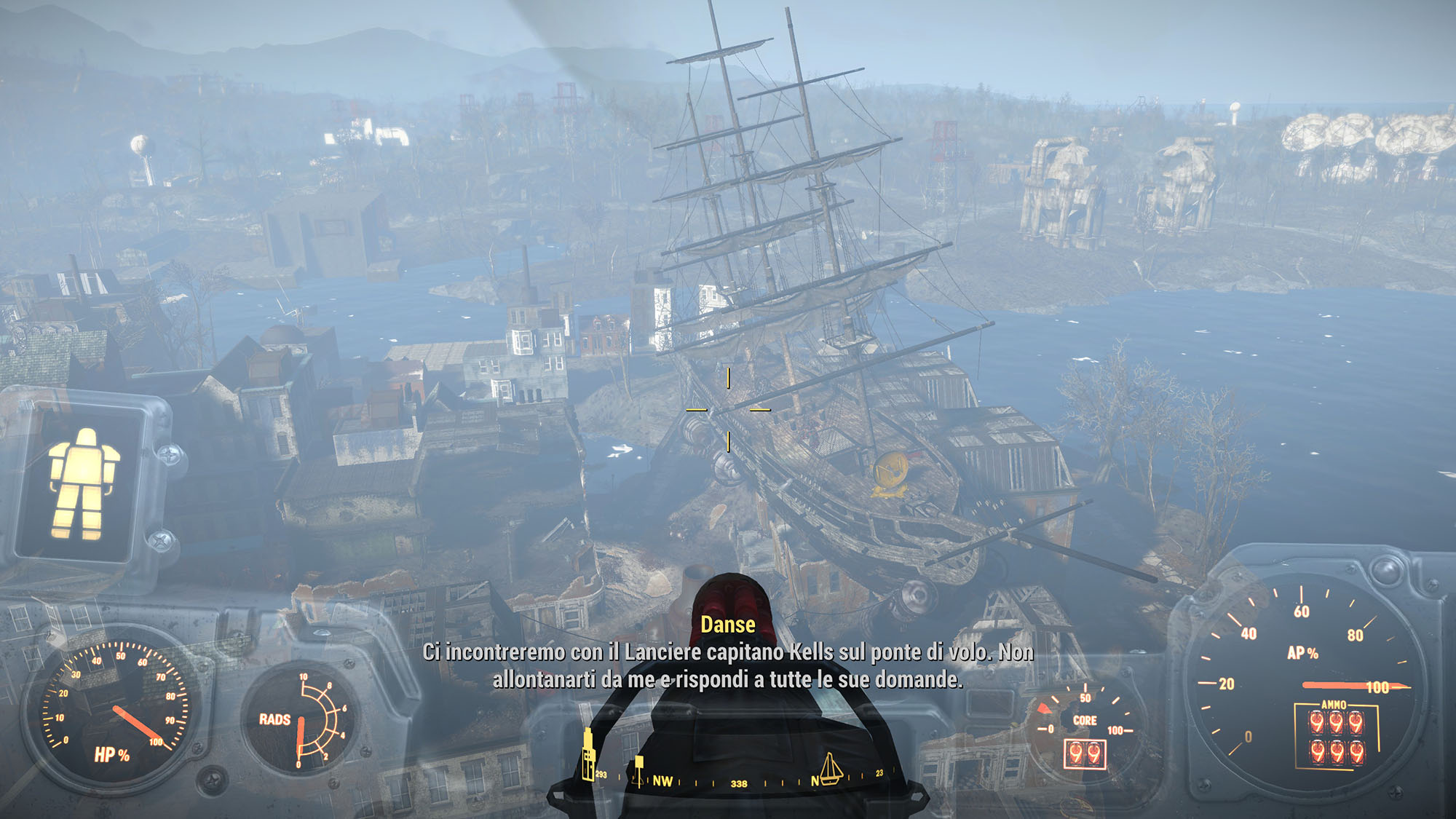Open the power armor condition figure display
The image size is (1456, 819).
pyautogui.click(x=83, y=483)
